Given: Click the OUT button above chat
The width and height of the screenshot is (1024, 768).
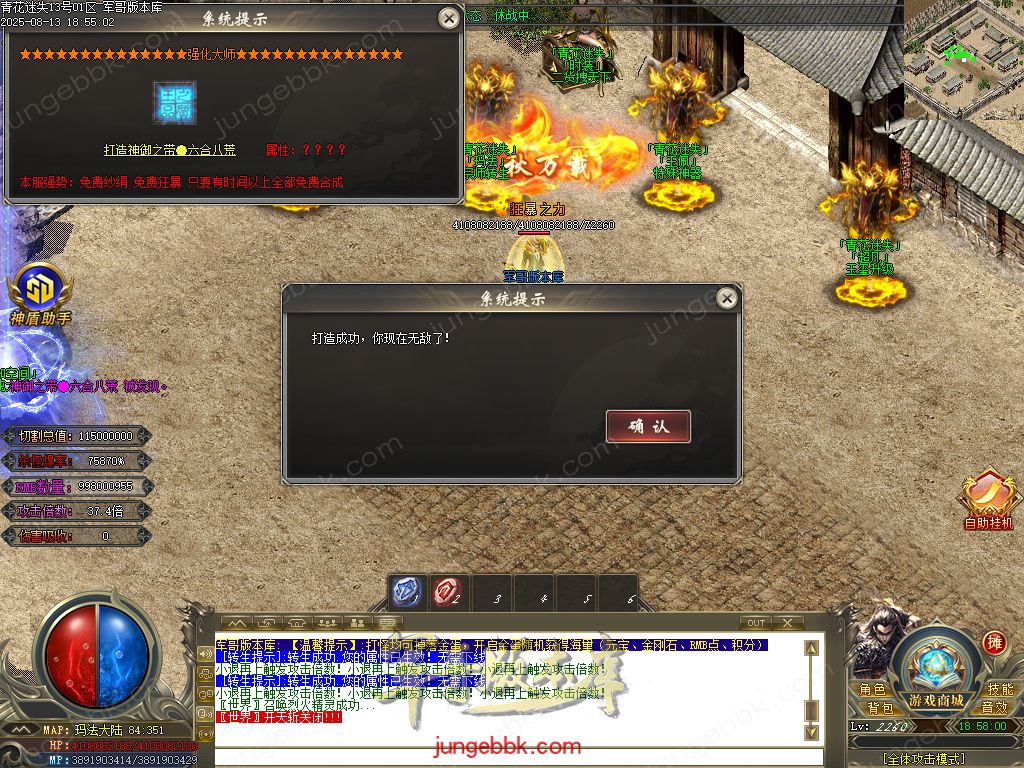Looking at the screenshot, I should [x=757, y=623].
